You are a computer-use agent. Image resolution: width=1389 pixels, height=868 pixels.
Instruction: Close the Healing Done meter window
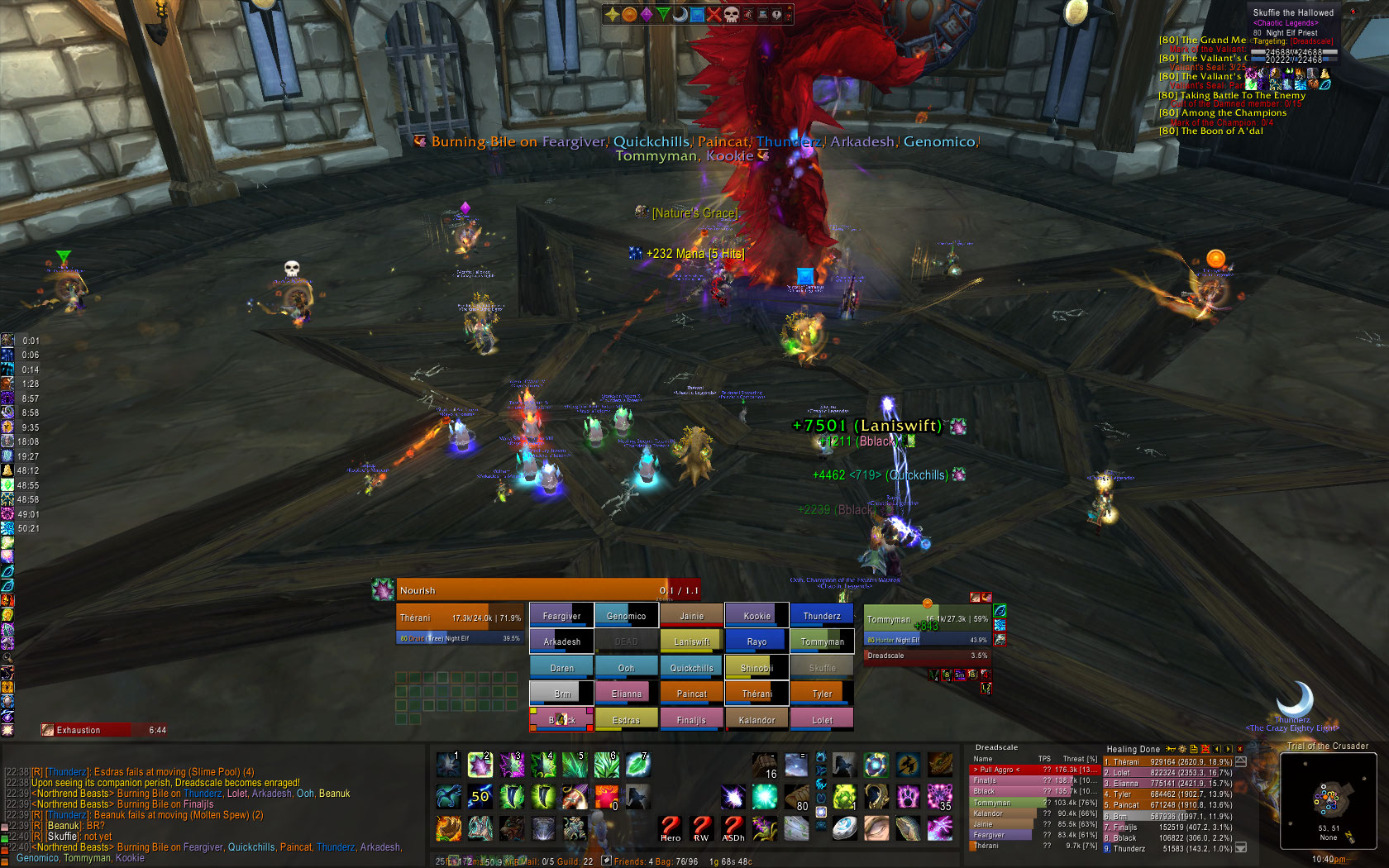(1239, 749)
